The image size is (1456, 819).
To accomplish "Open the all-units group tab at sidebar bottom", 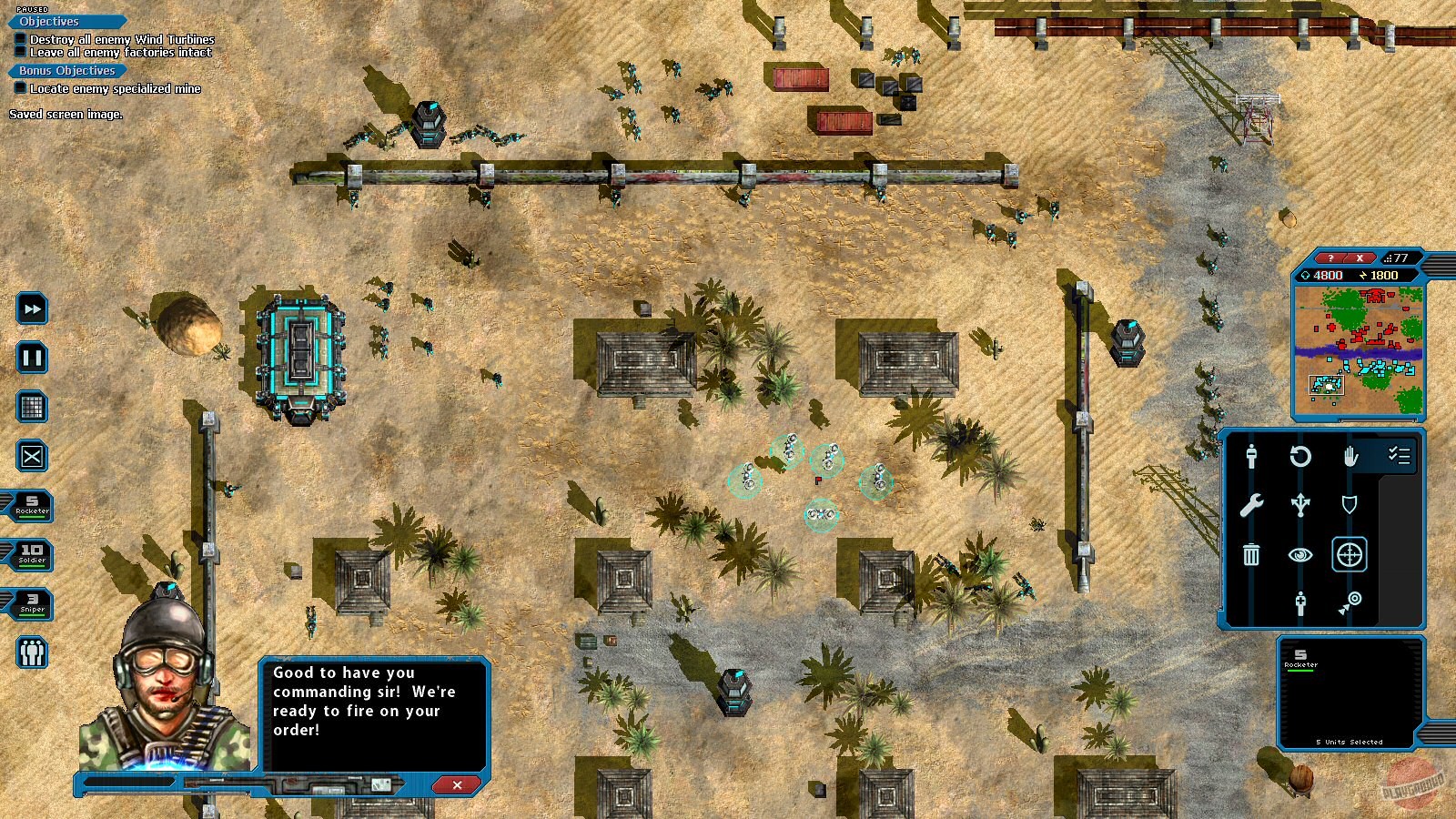I will [31, 652].
